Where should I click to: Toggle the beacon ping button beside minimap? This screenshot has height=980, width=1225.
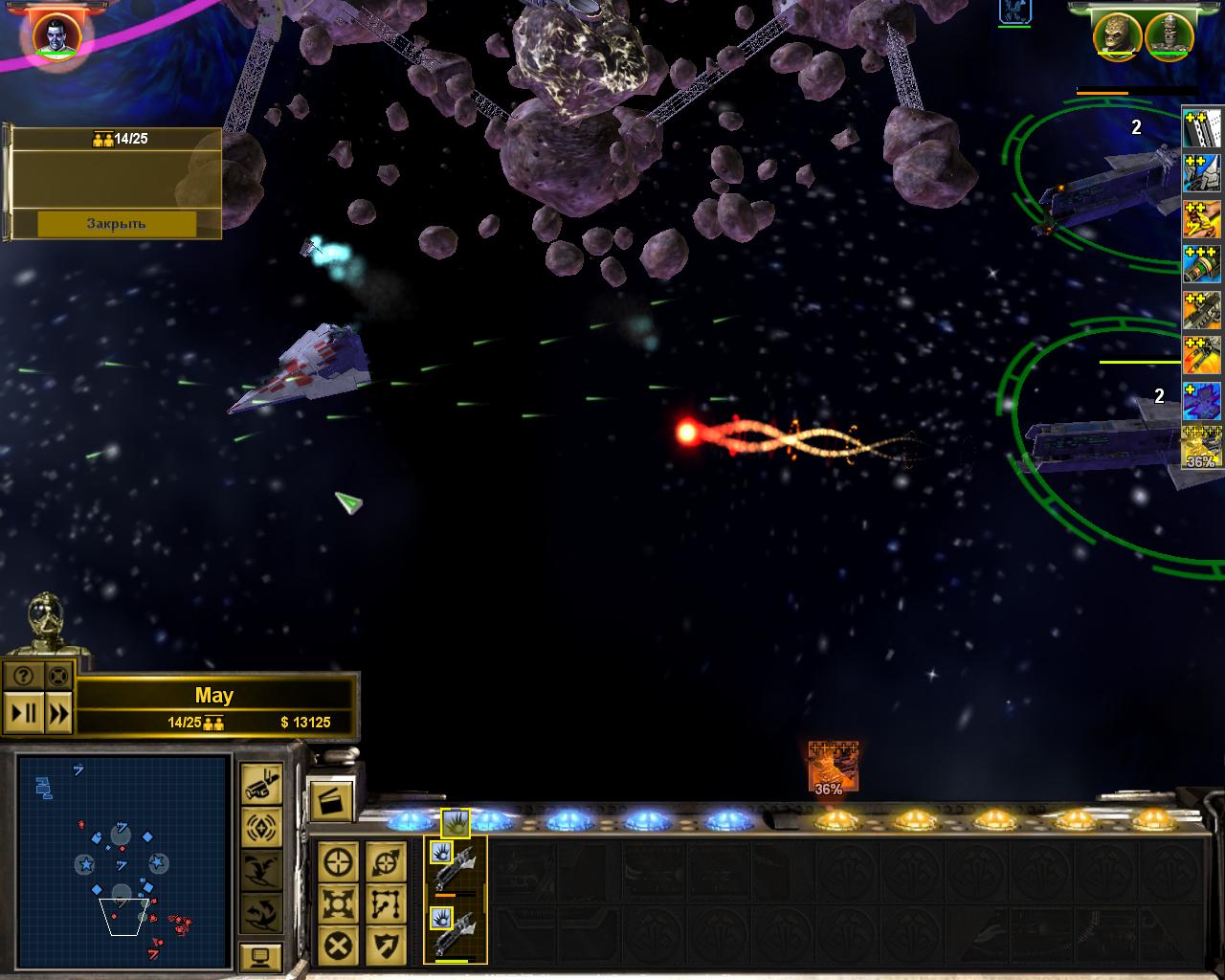[261, 826]
